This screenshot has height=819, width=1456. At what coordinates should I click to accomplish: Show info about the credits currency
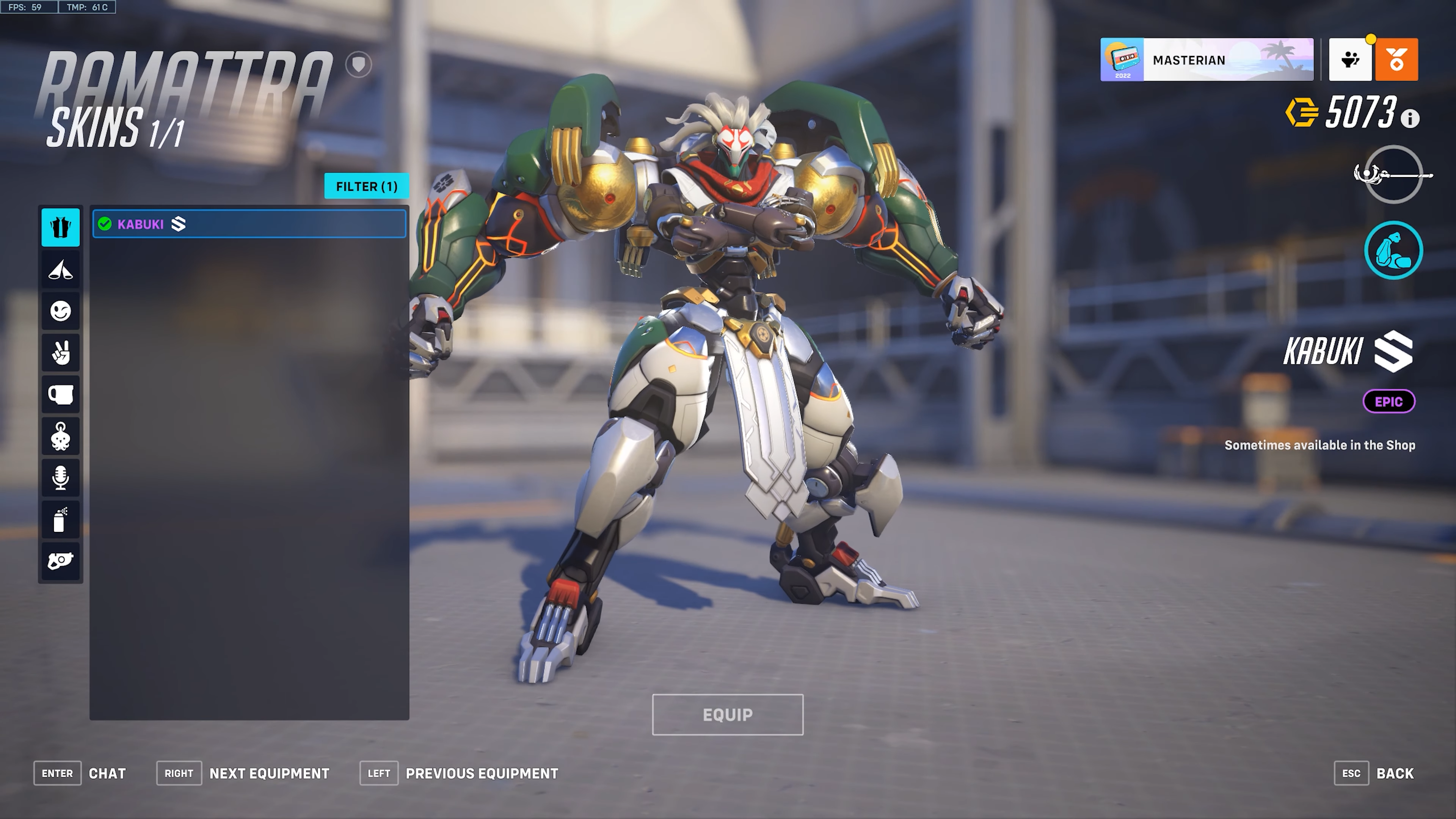pos(1410,119)
